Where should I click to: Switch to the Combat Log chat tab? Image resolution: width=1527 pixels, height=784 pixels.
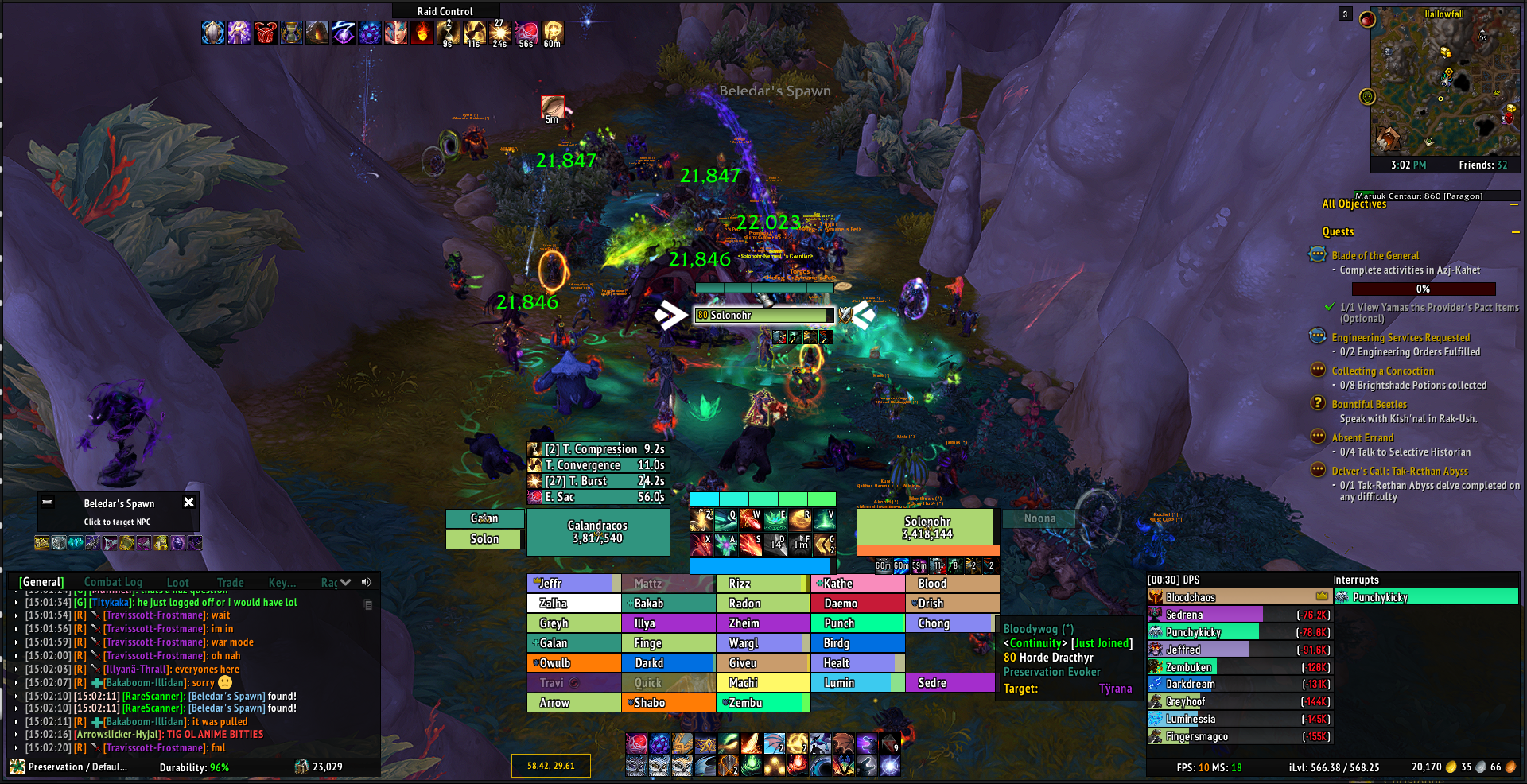coord(113,582)
